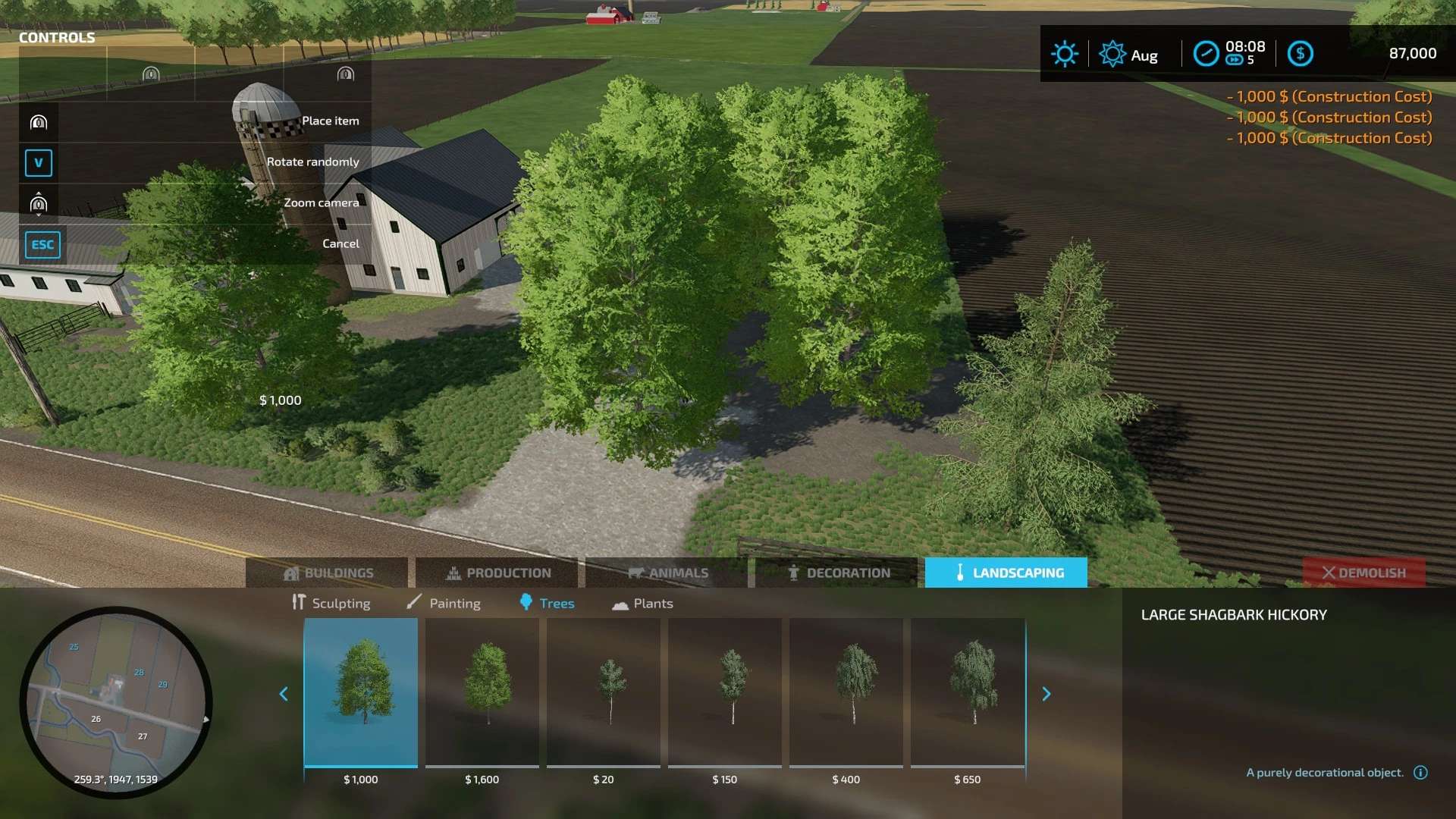This screenshot has width=1456, height=819.
Task: Choose the Landscaping tab
Action: [x=1006, y=573]
